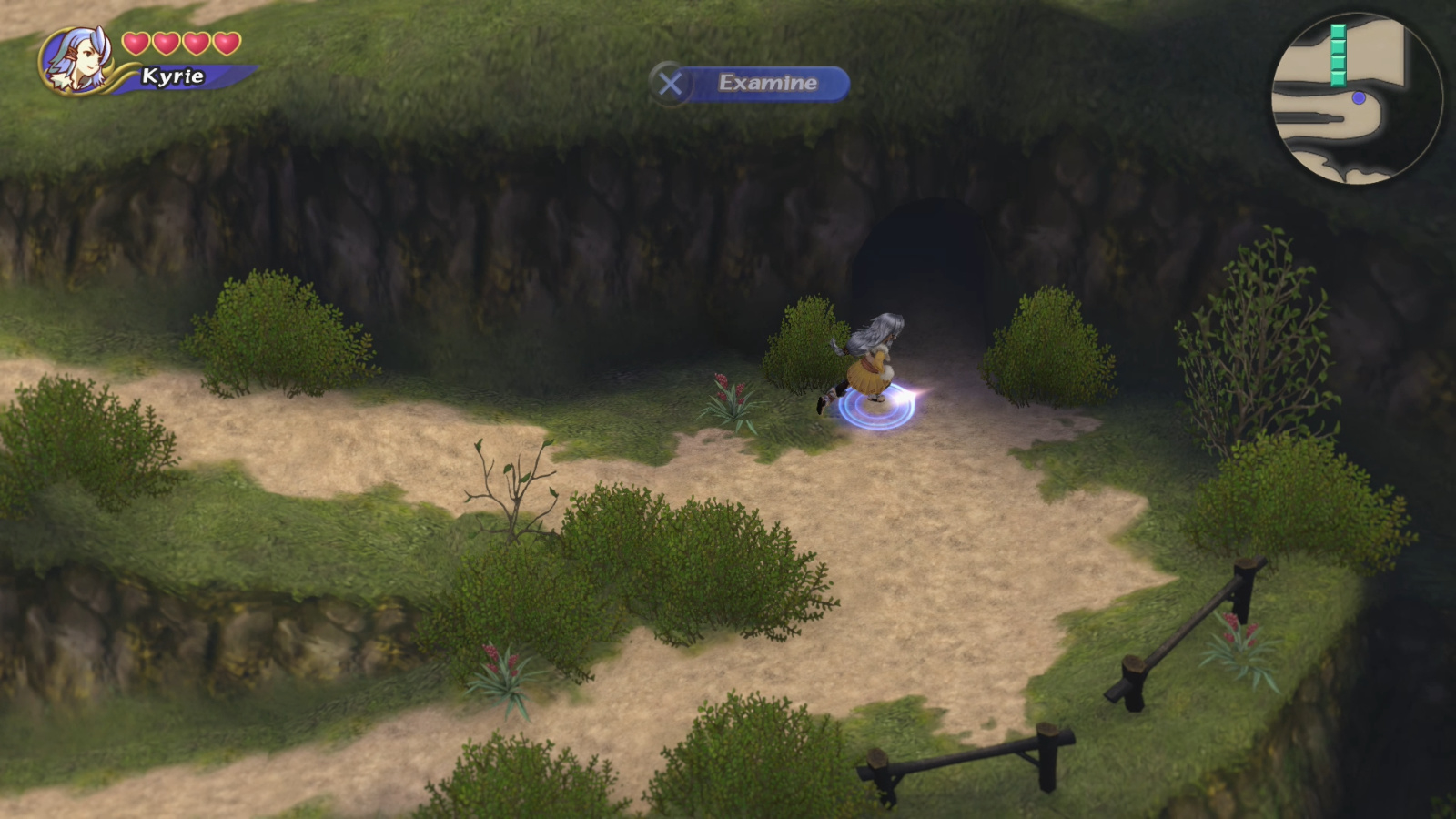
Task: Toggle the Examine action prompt
Action: pyautogui.click(x=767, y=84)
